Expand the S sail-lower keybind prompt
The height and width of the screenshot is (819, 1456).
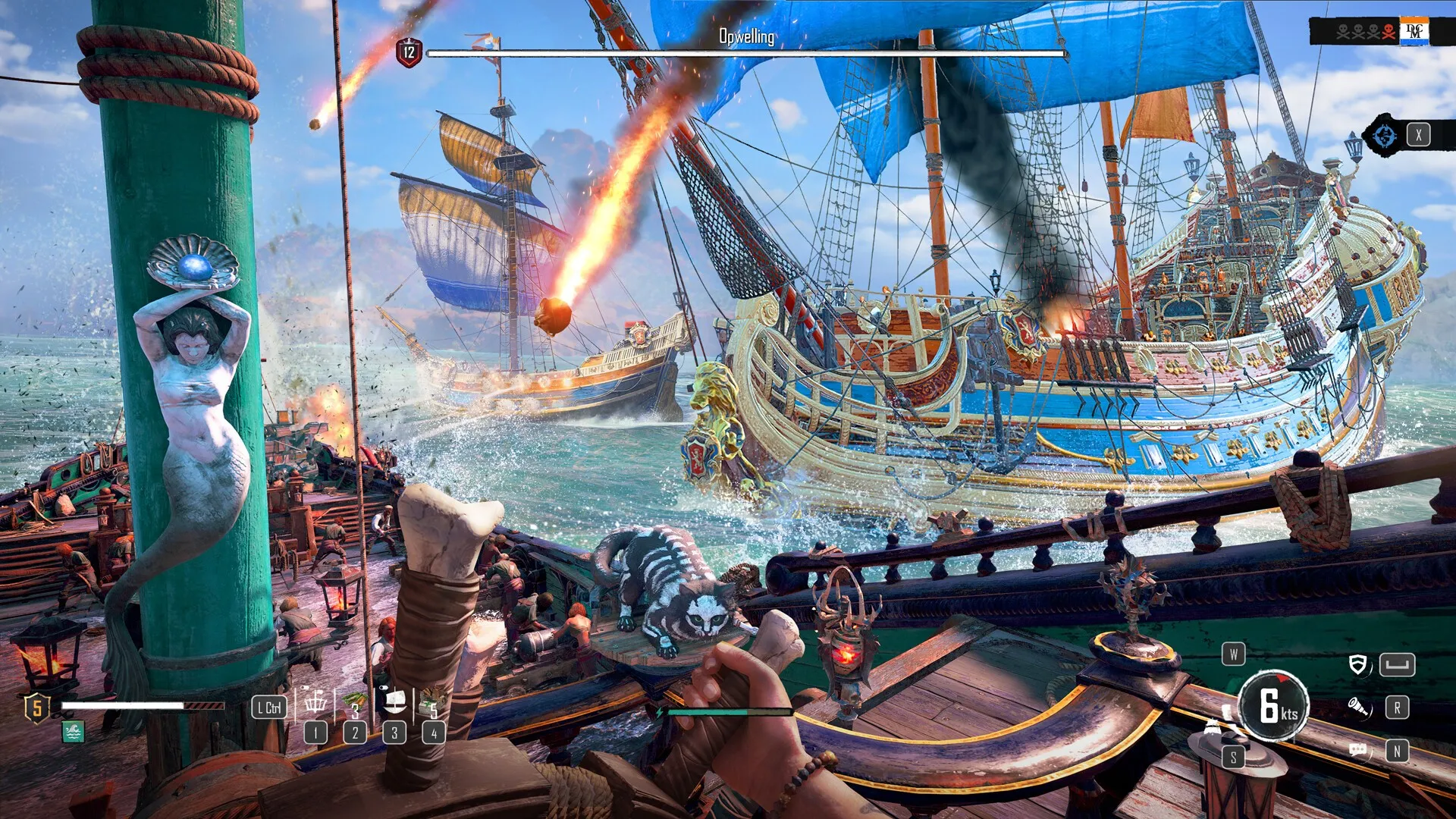(x=1234, y=758)
